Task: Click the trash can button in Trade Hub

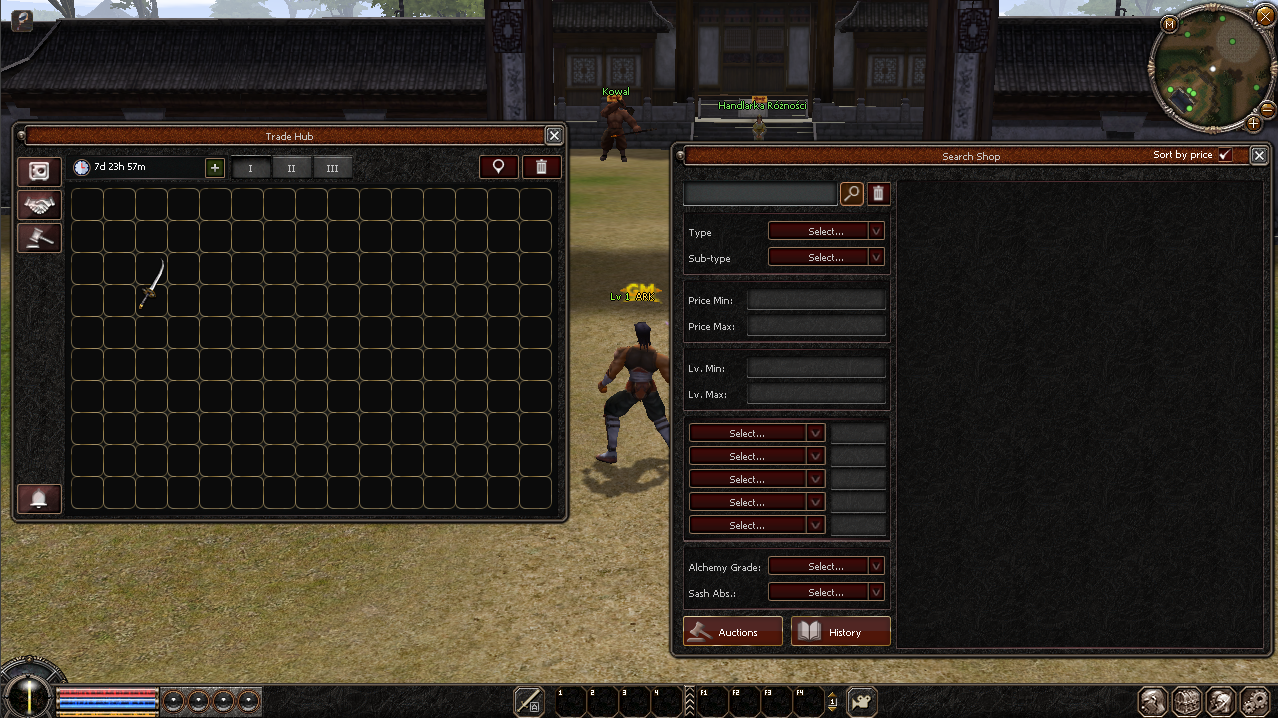Action: pos(541,167)
